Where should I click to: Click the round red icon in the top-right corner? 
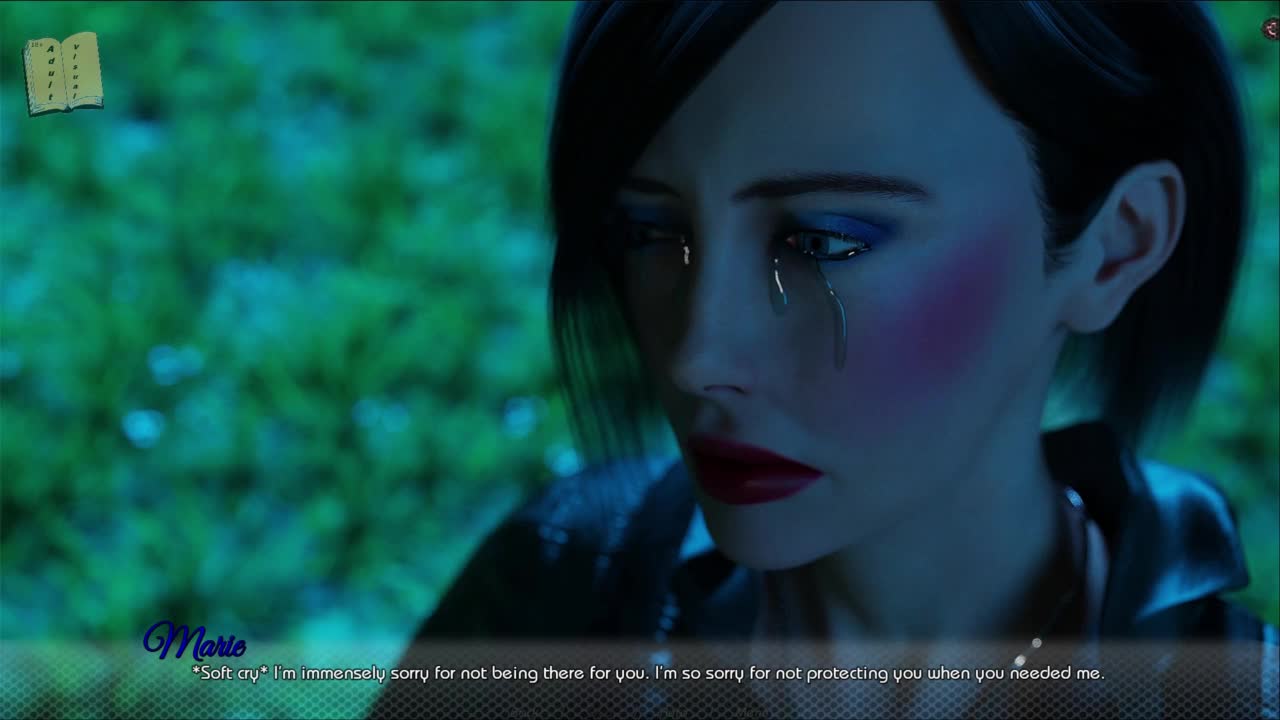[x=1271, y=29]
